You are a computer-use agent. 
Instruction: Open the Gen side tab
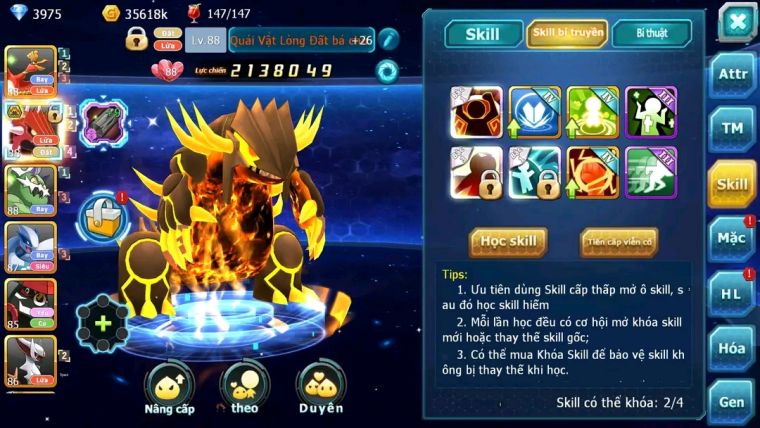tap(731, 401)
